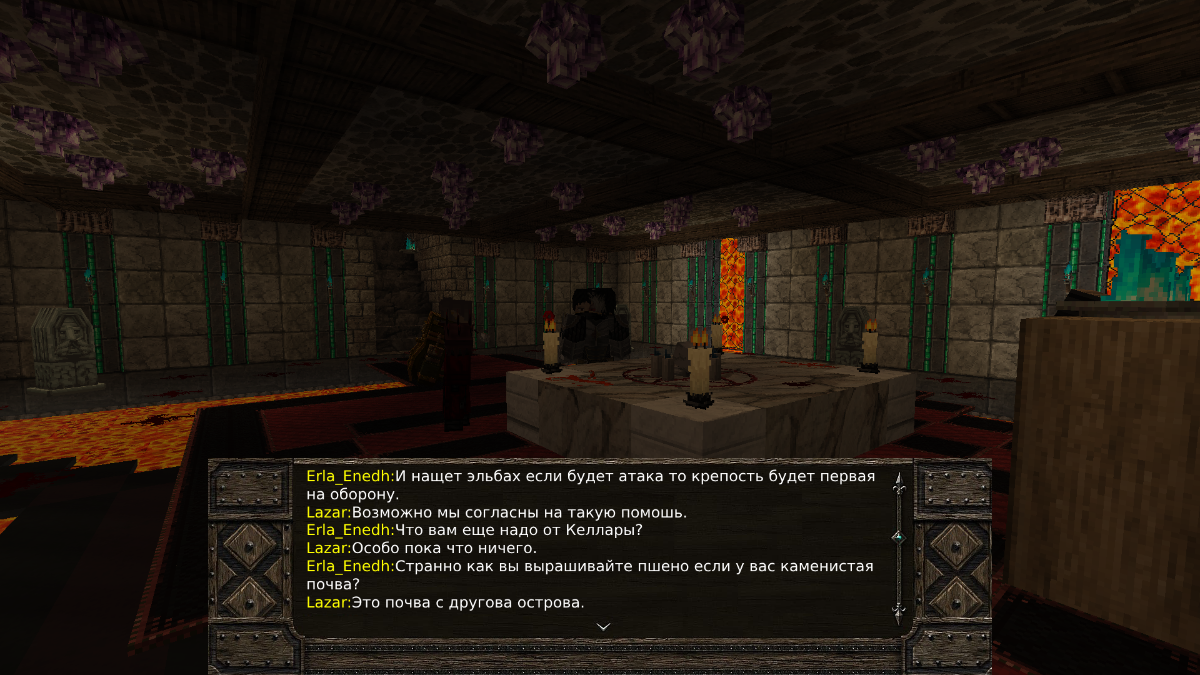This screenshot has height=675, width=1200.
Task: Click Erla_Enedh's message asking about Kellara
Action: pyautogui.click(x=518, y=530)
